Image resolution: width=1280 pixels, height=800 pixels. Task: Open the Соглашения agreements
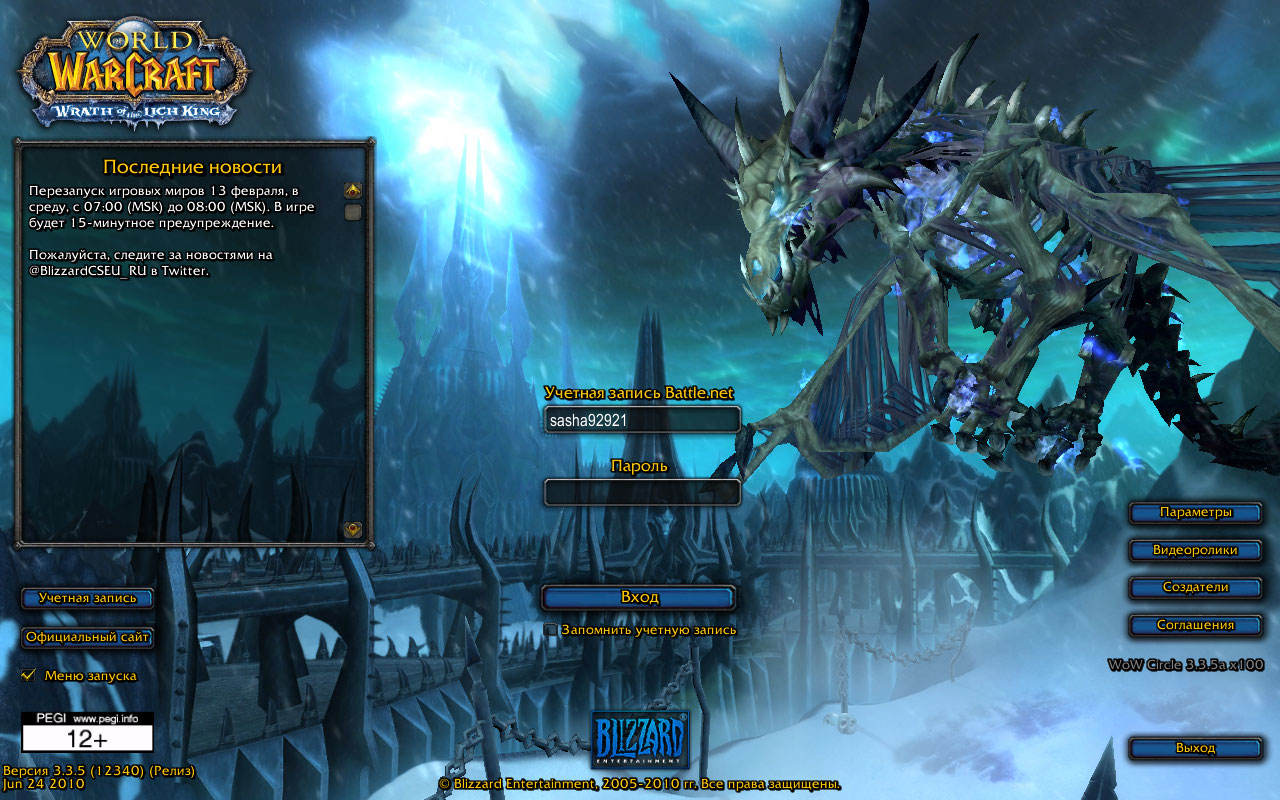click(1195, 625)
